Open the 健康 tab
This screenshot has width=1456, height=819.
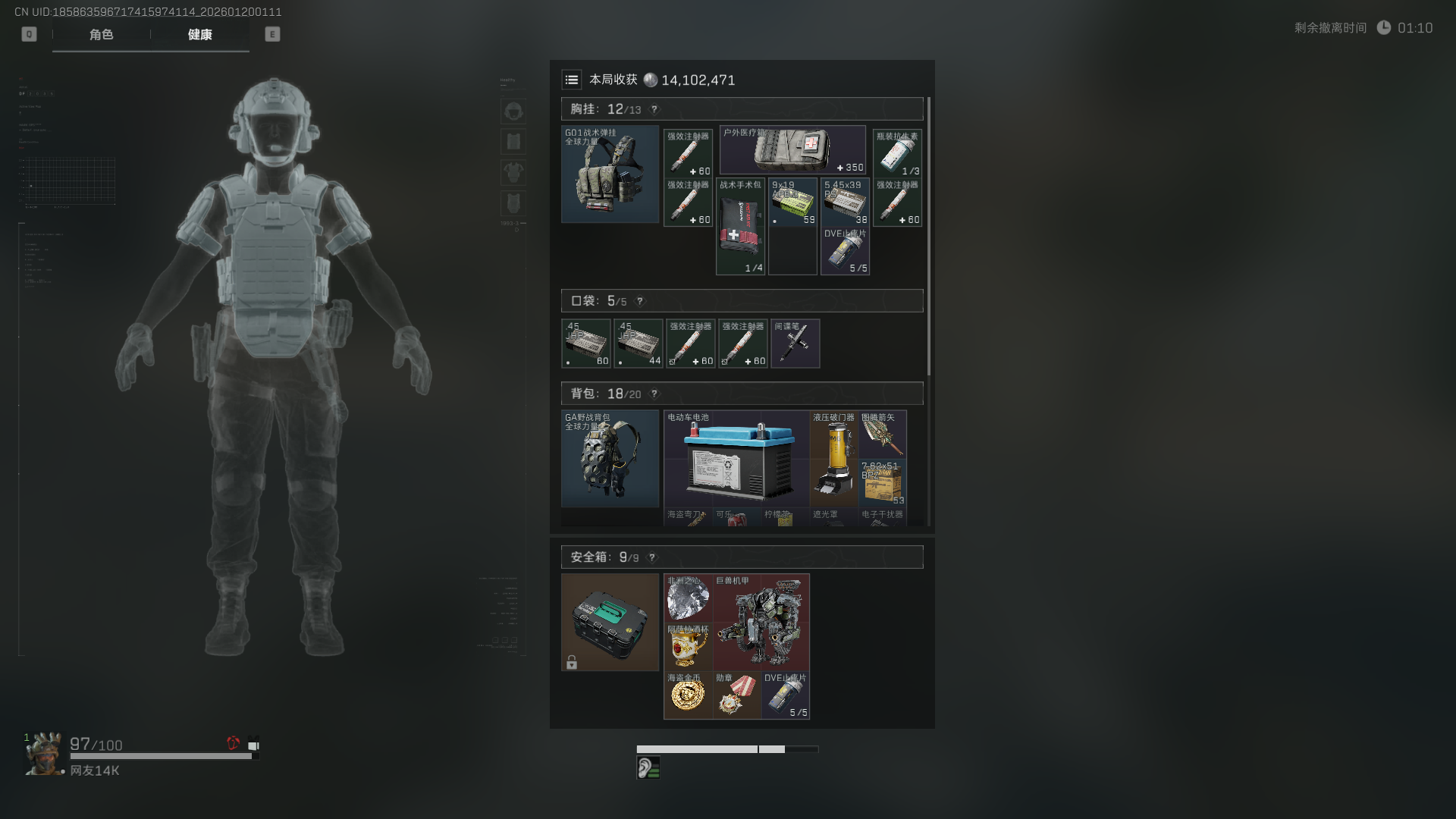coord(200,35)
